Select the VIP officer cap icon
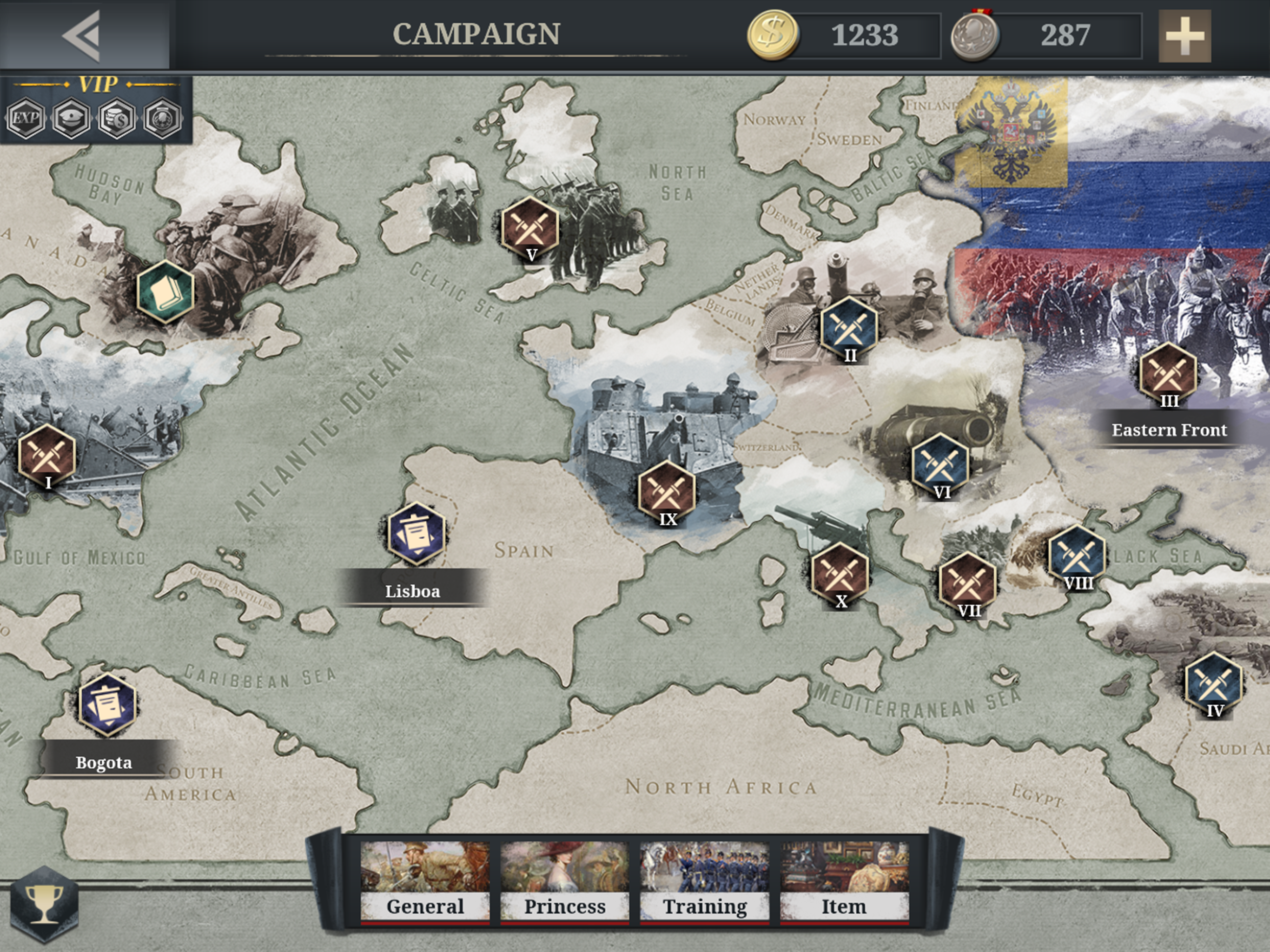 click(71, 118)
